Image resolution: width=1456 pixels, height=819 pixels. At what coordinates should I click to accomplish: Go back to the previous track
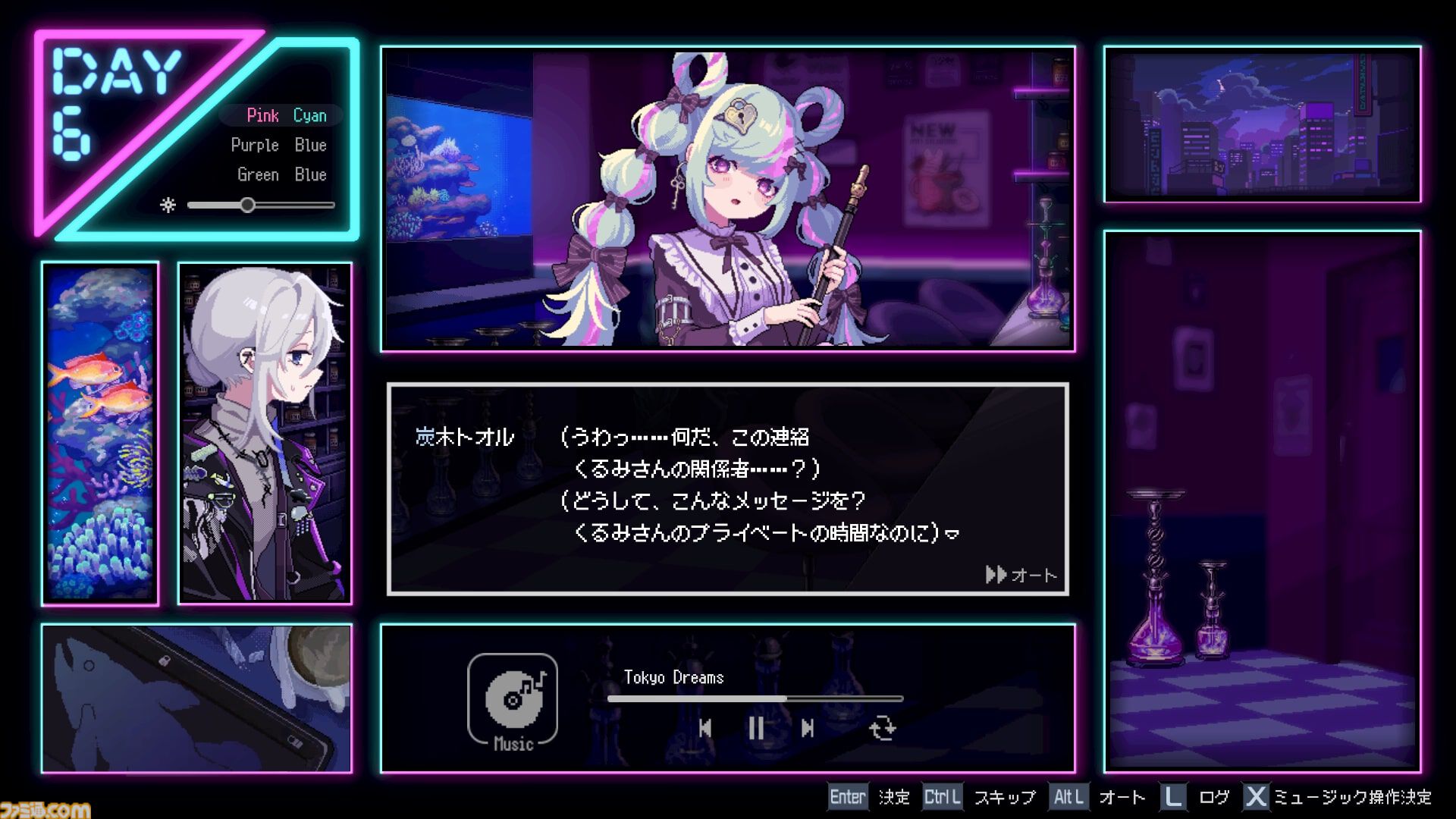705,727
